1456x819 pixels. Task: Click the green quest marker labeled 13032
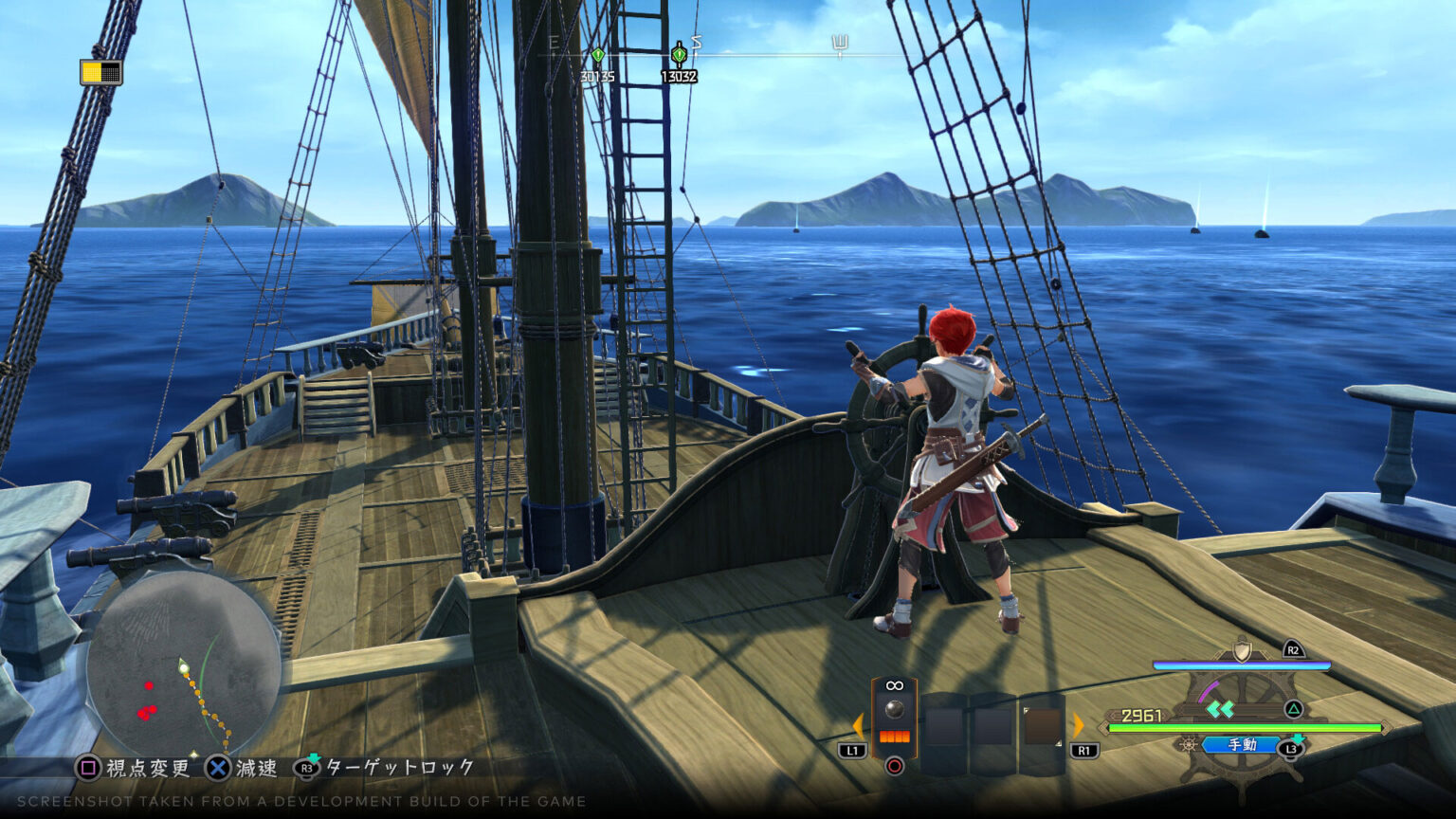coord(678,54)
